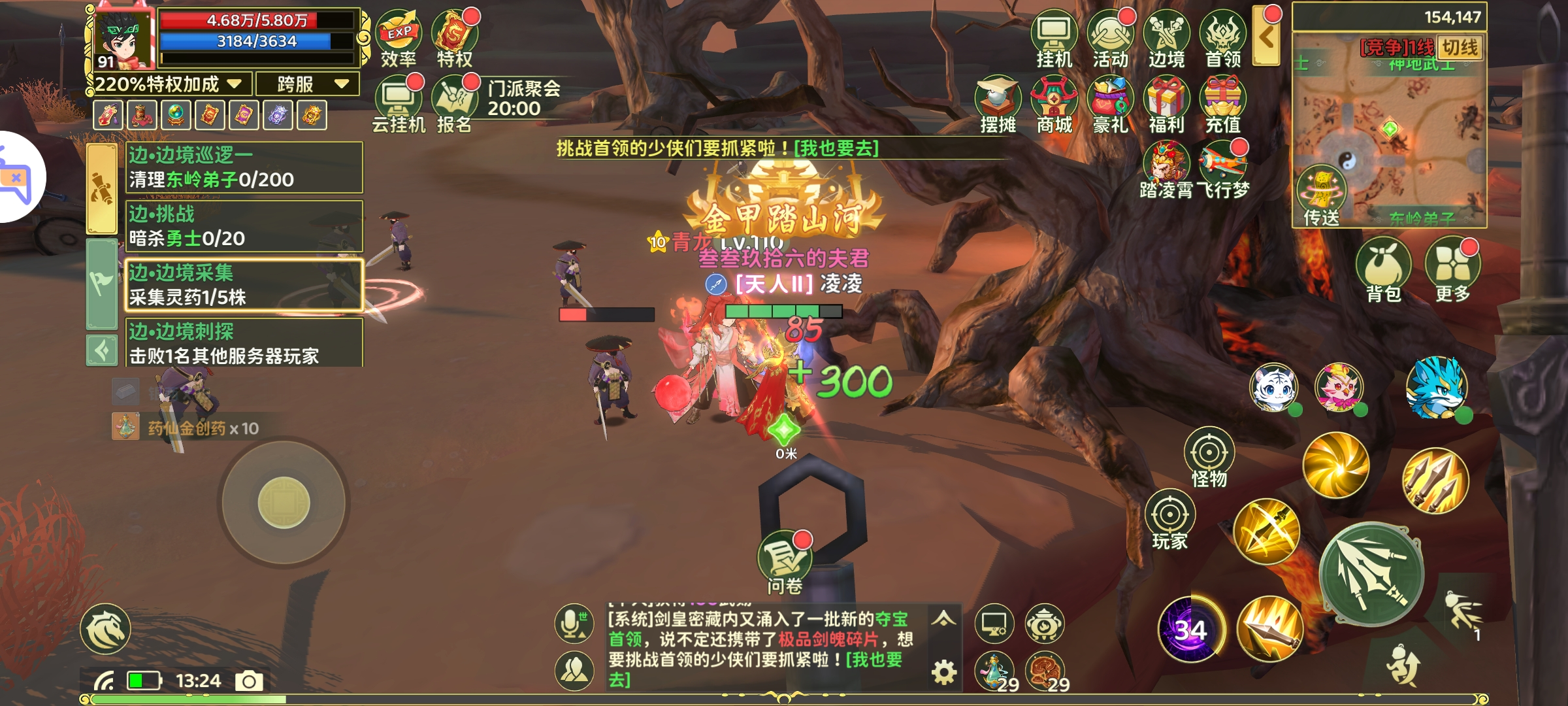Open the 活动 events panel
Viewport: 1568px width, 706px height.
pos(1110,39)
